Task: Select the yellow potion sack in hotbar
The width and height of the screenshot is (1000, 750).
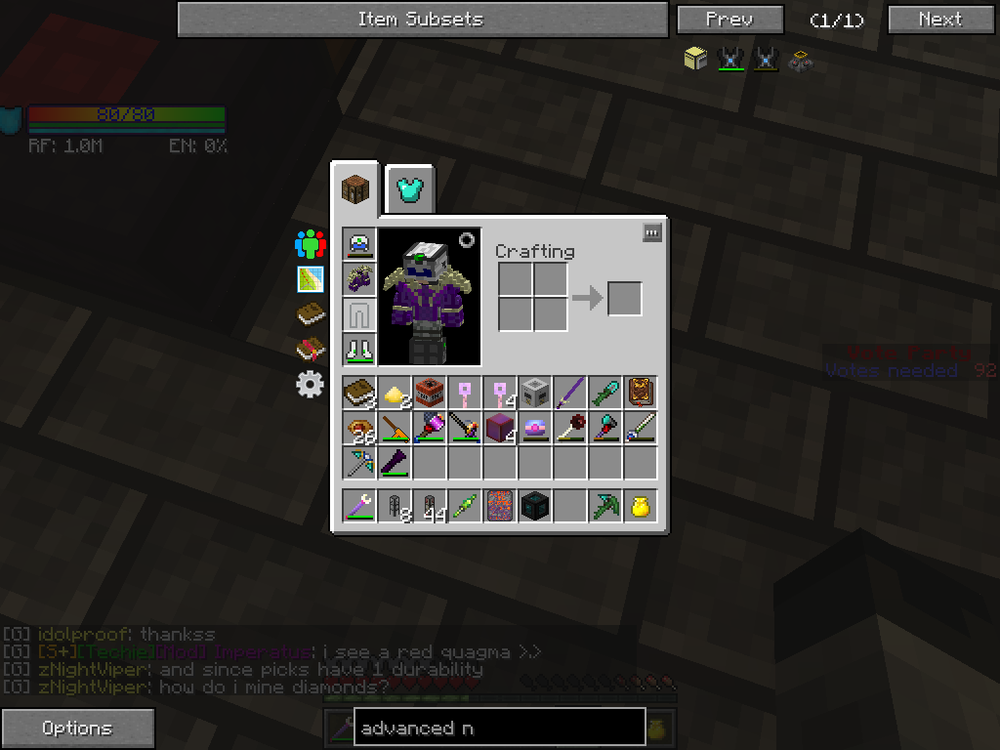Action: point(639,506)
